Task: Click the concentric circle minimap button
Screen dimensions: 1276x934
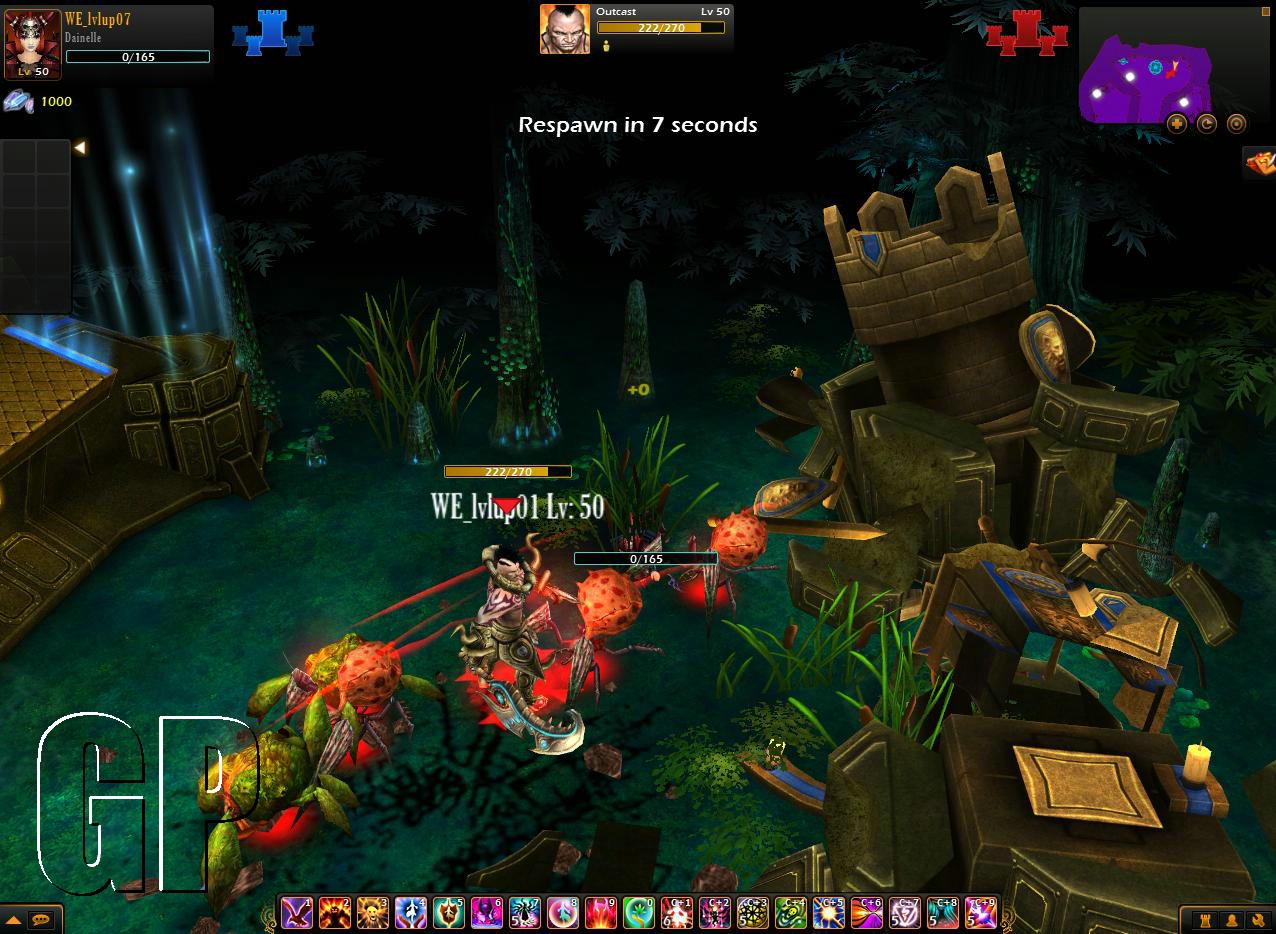Action: [1237, 124]
